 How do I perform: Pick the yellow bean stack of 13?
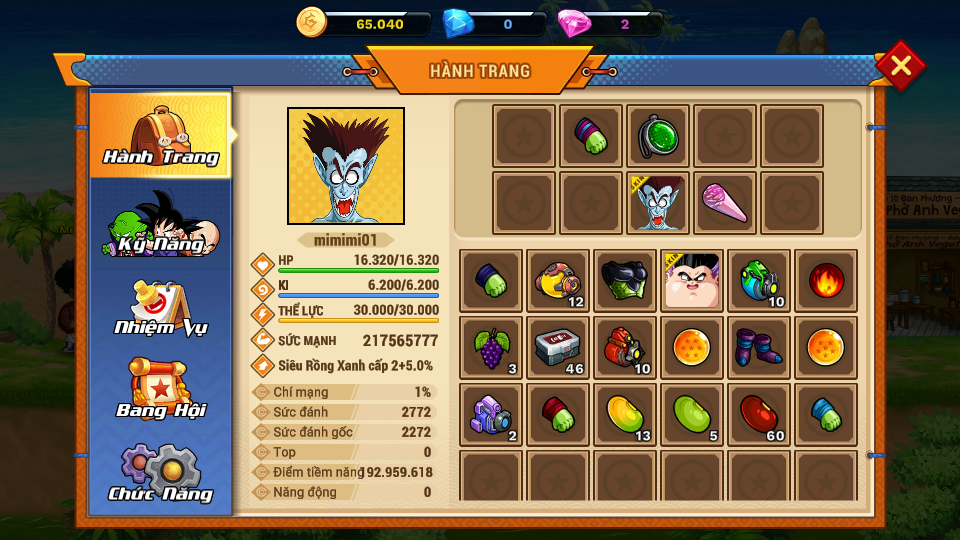click(x=625, y=414)
